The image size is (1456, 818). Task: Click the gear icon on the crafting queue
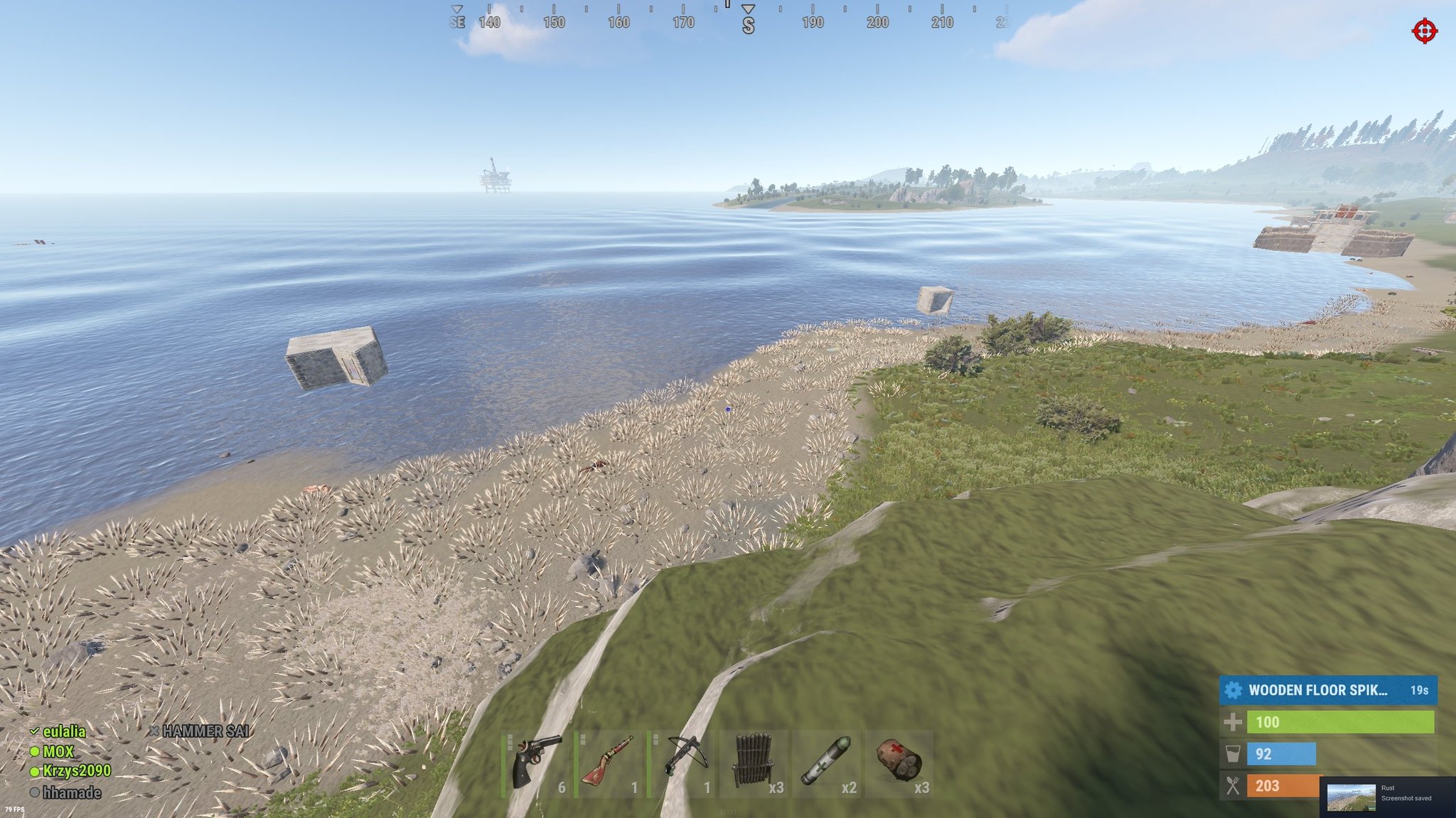pyautogui.click(x=1233, y=689)
